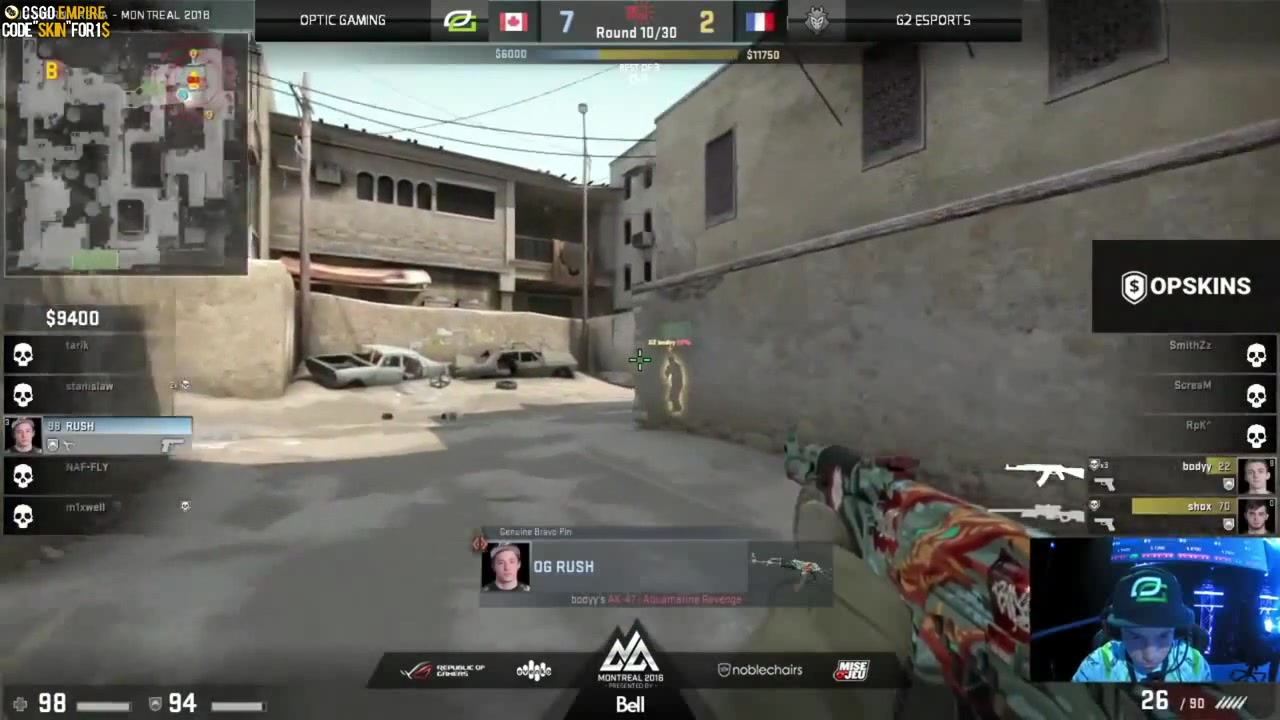1280x720 pixels.
Task: Click the OPSKINS logo panel
Action: [x=1185, y=287]
